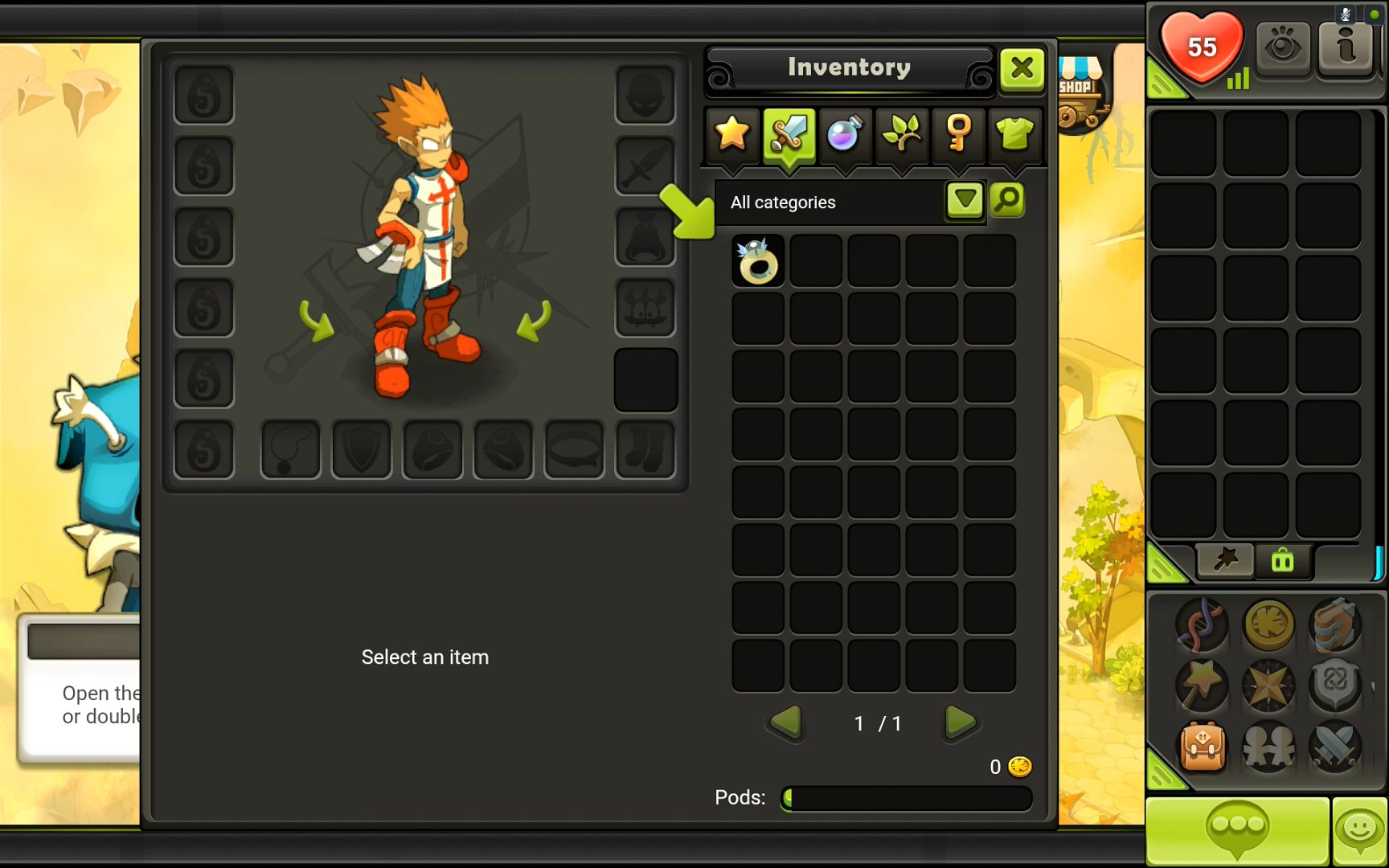The width and height of the screenshot is (1389, 868).
Task: Open the friends social icon
Action: pos(1270,749)
